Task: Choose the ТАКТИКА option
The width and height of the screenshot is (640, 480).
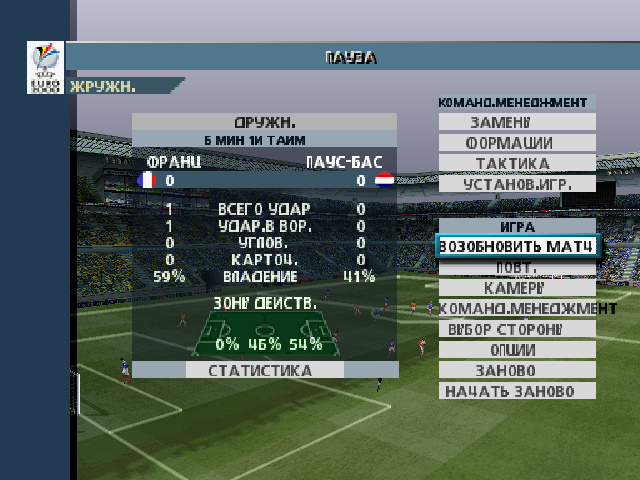Action: (x=516, y=163)
